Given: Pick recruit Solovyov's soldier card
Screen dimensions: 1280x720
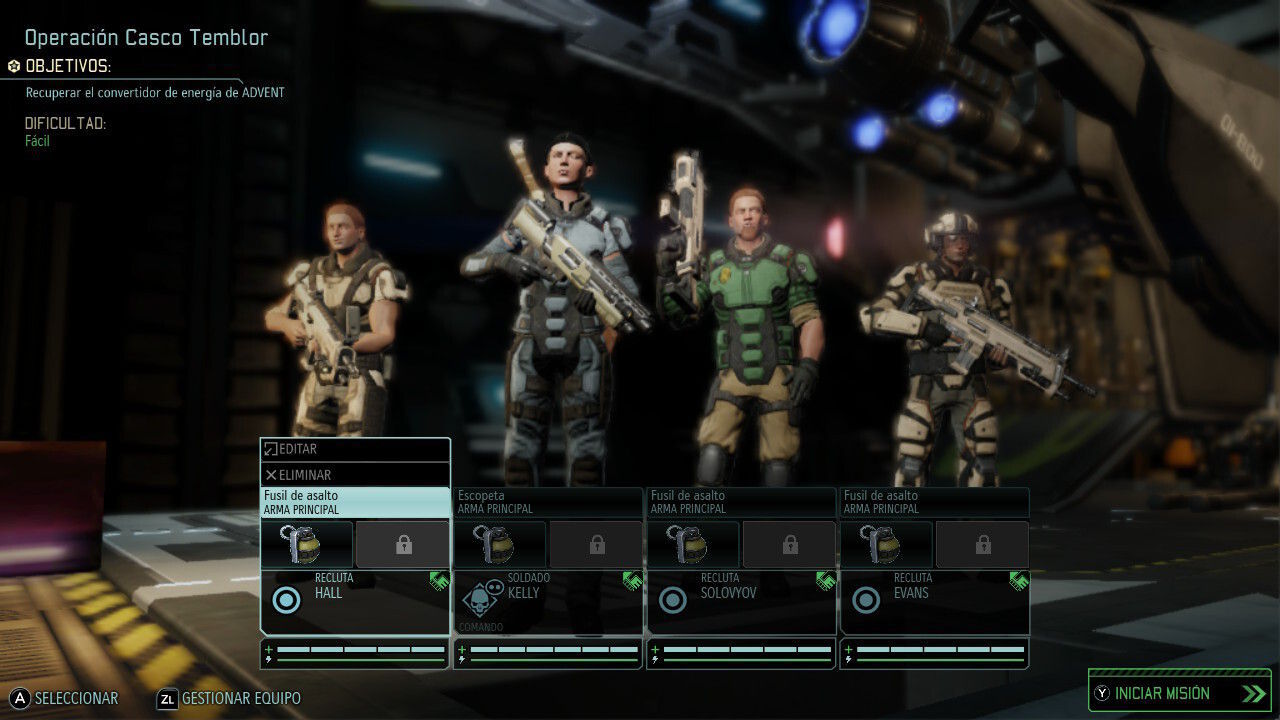Looking at the screenshot, I should tap(741, 601).
